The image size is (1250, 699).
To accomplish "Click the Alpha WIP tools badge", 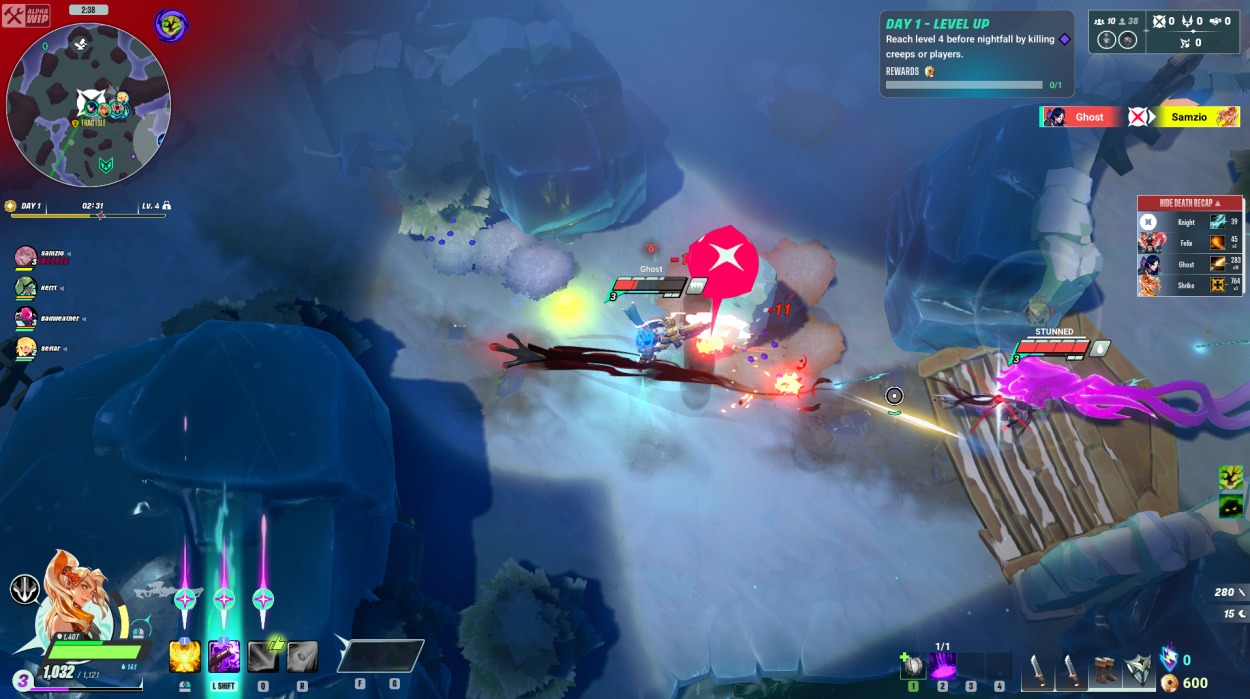I will [26, 16].
